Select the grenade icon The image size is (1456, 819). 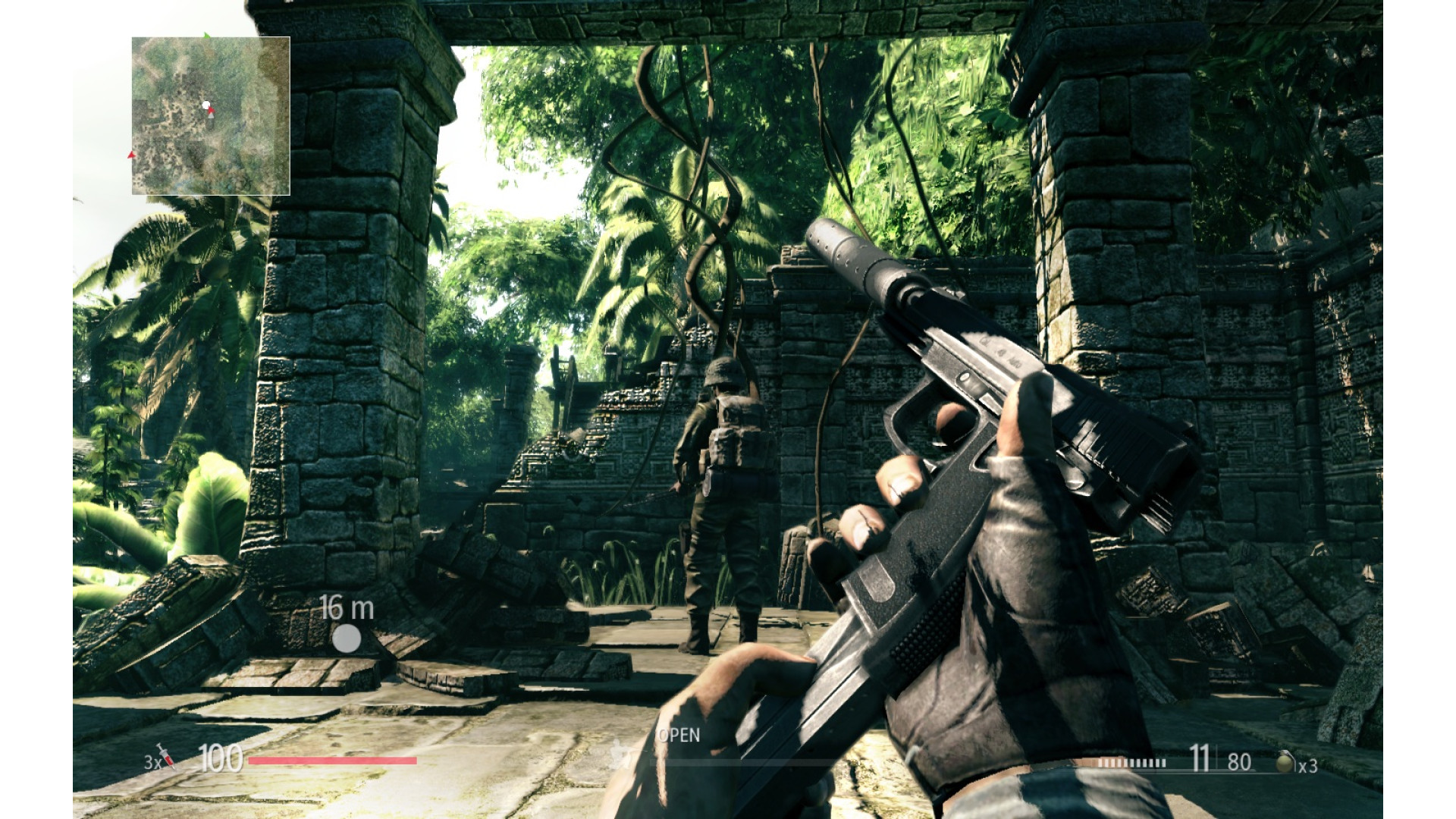click(x=1284, y=762)
